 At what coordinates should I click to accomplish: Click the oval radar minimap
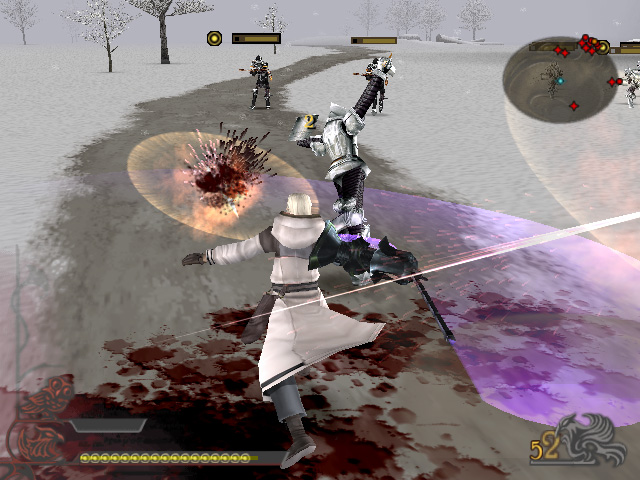click(x=558, y=79)
